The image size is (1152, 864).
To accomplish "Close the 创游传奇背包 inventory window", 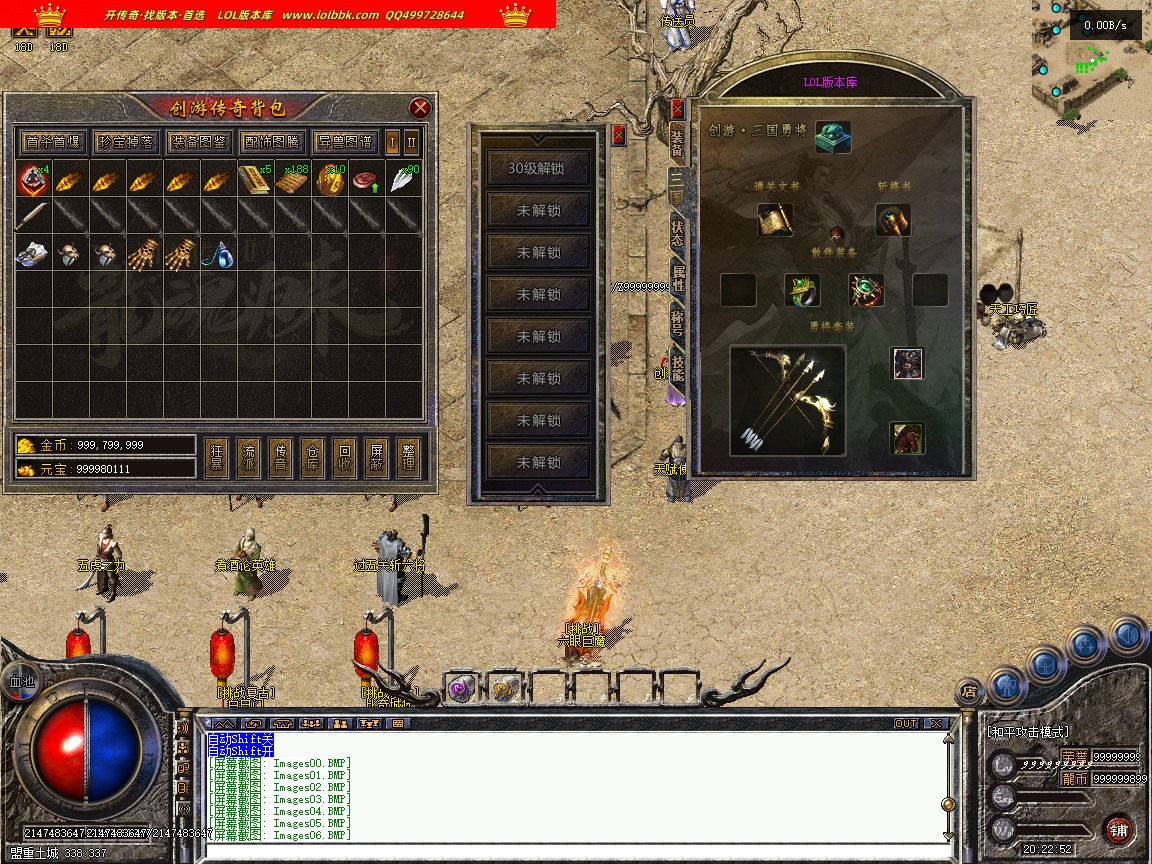I will 420,108.
